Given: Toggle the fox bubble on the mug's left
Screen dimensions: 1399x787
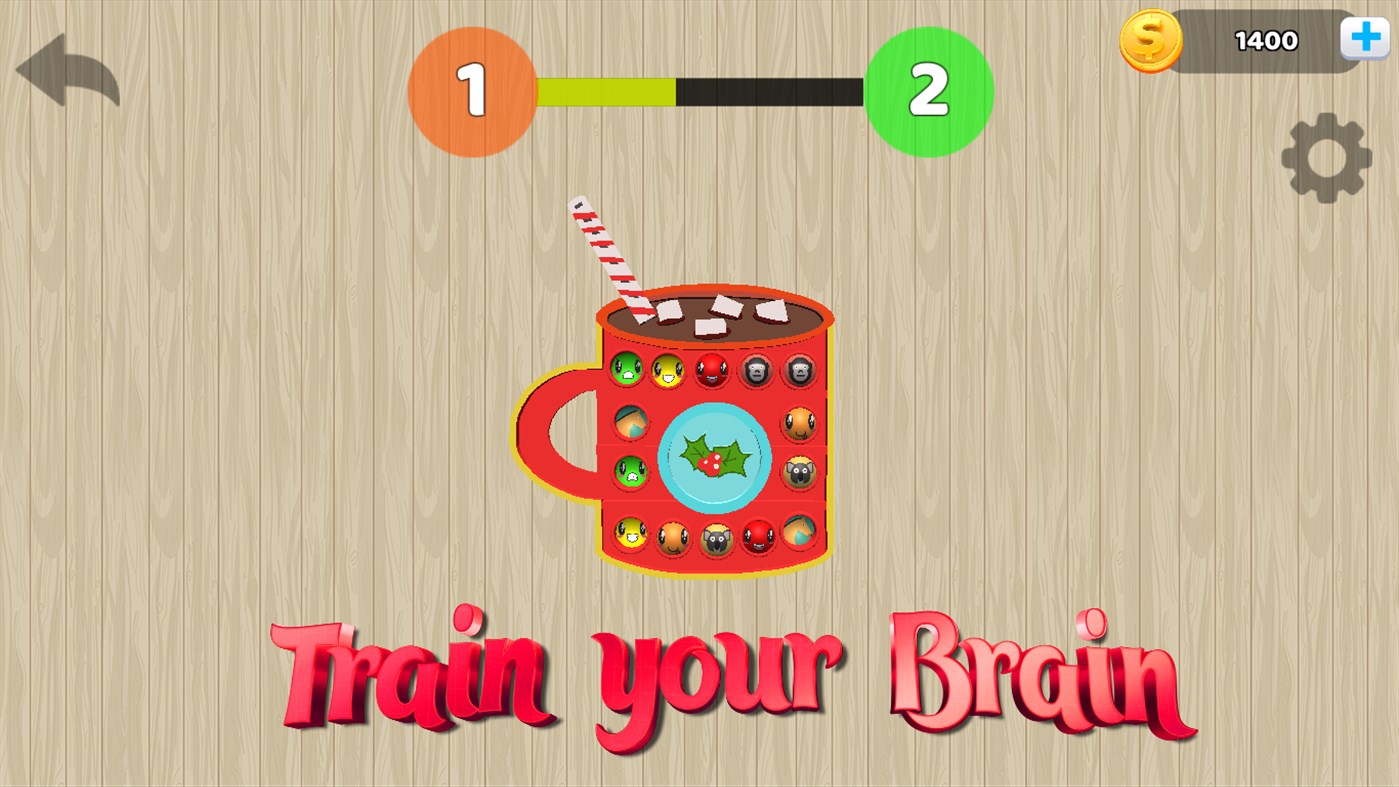Looking at the screenshot, I should pyautogui.click(x=631, y=421).
